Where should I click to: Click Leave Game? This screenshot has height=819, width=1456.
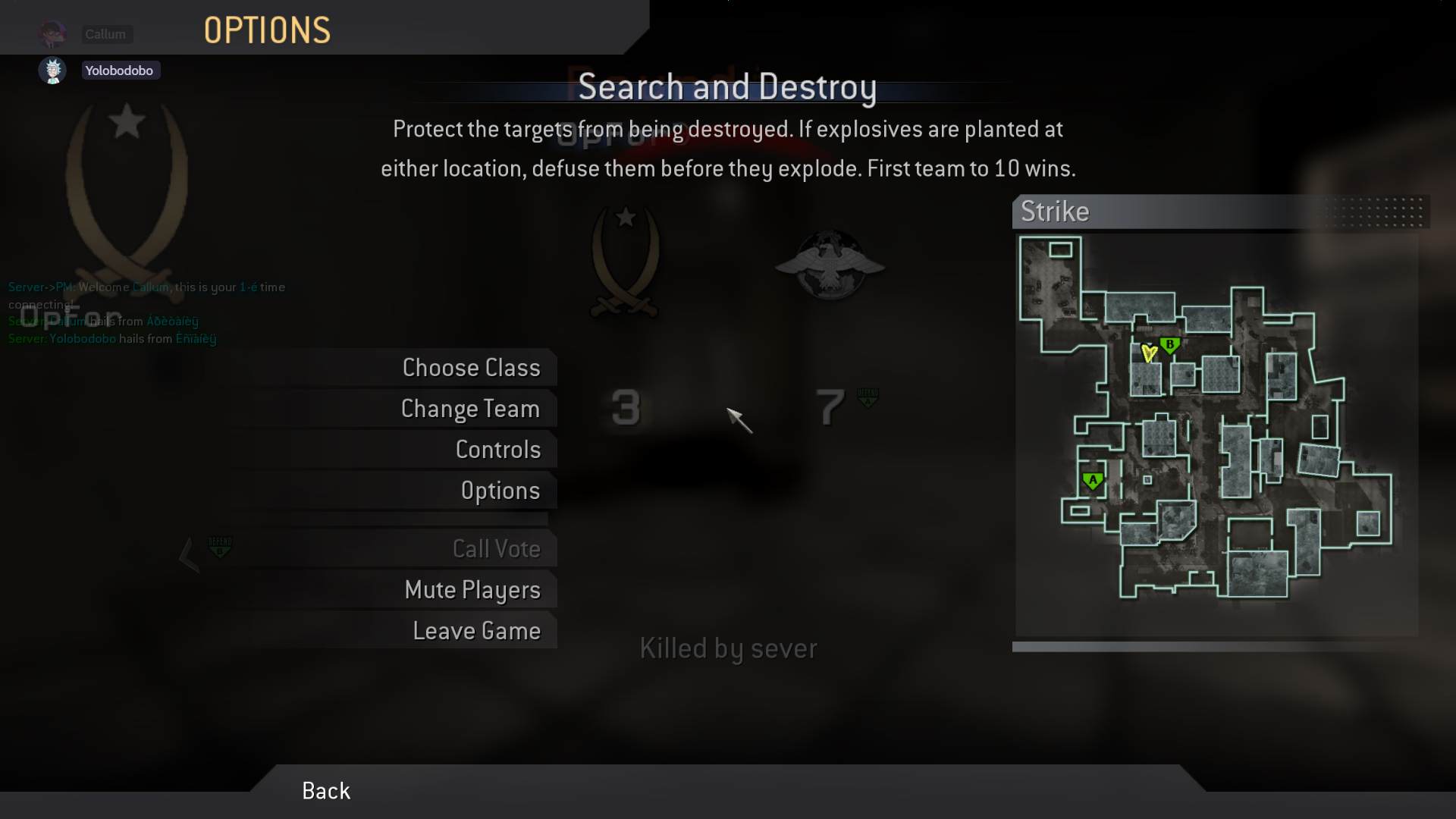(476, 630)
